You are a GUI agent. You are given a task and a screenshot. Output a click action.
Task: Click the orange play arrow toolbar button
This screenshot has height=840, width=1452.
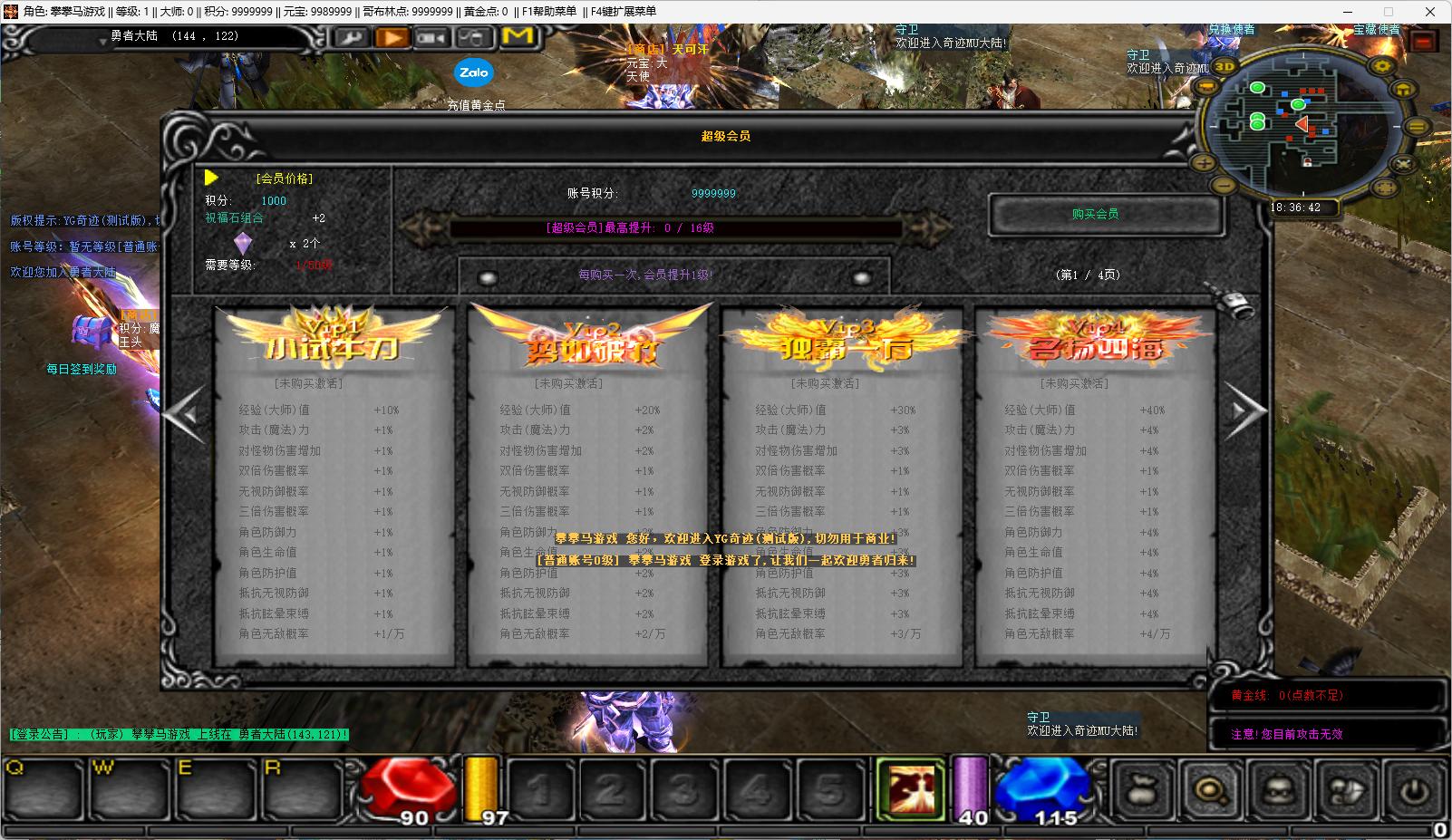pos(392,38)
